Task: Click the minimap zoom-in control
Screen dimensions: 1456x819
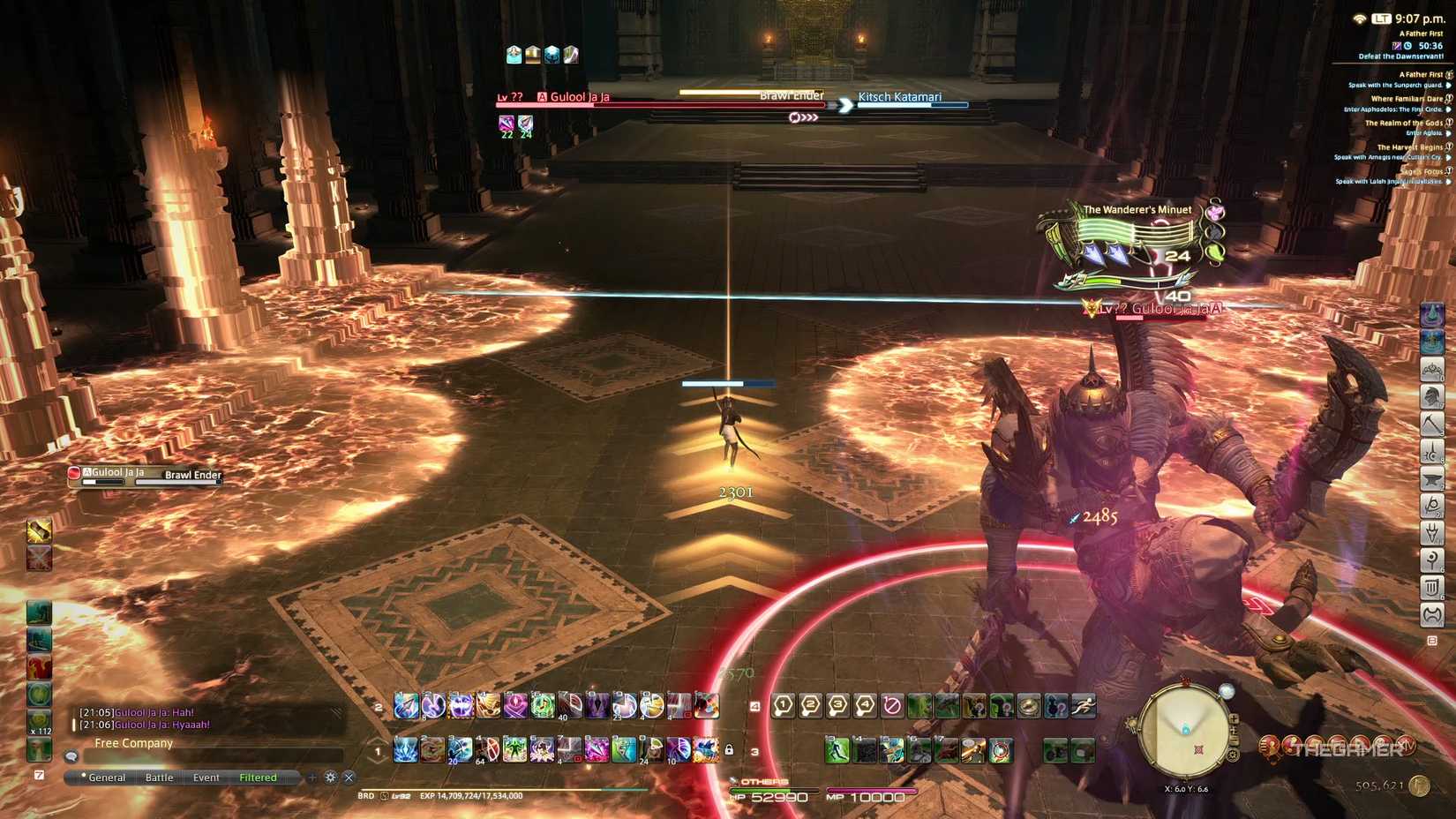Action: click(1235, 719)
